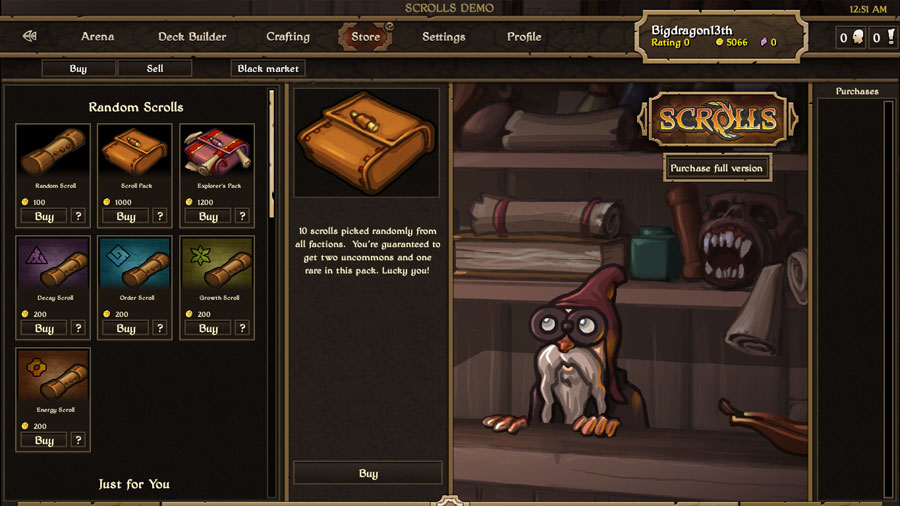The image size is (900, 506).
Task: Show info for the Energy Scroll
Action: (78, 440)
